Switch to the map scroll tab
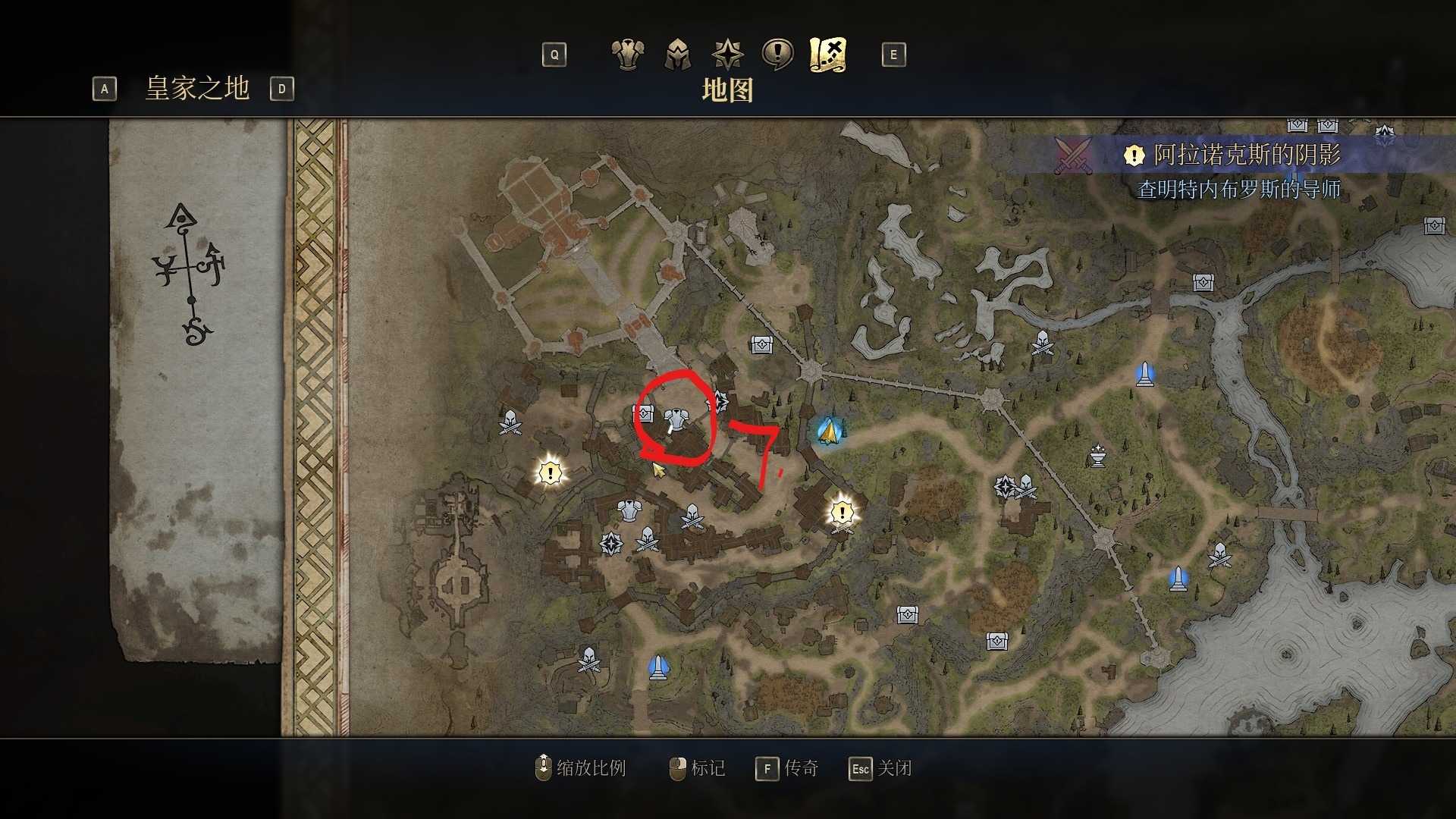This screenshot has height=819, width=1456. tap(827, 53)
